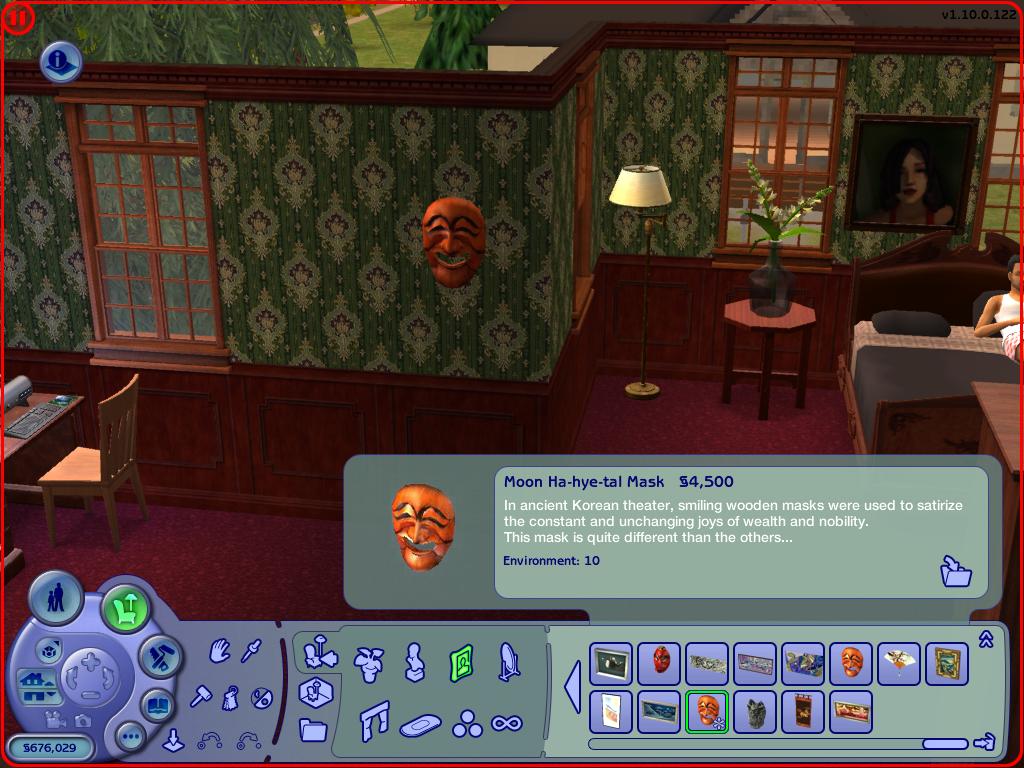The image size is (1024, 768).
Task: Switch to Live mode
Action: point(55,599)
